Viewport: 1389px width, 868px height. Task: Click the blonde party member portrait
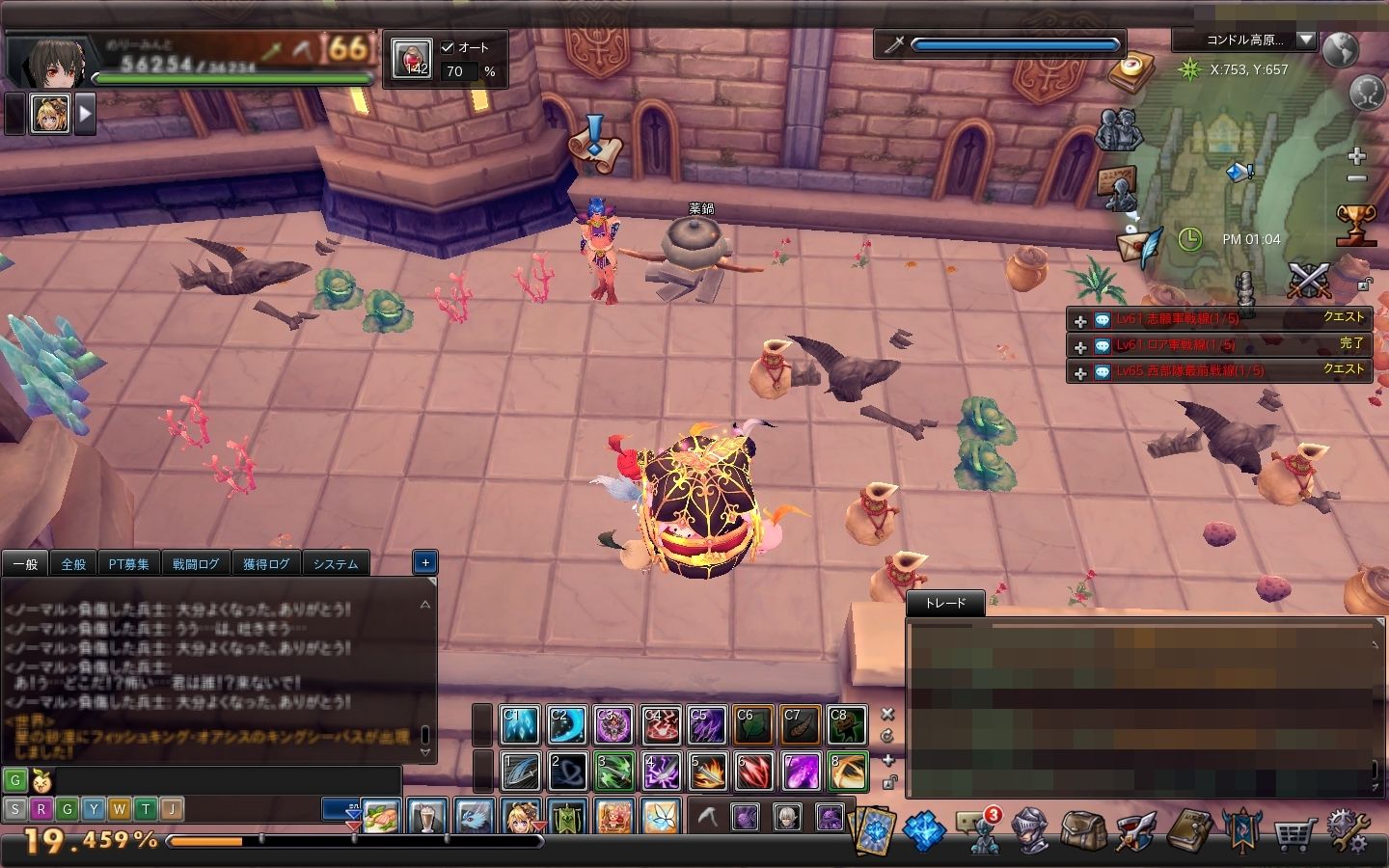click(x=50, y=114)
